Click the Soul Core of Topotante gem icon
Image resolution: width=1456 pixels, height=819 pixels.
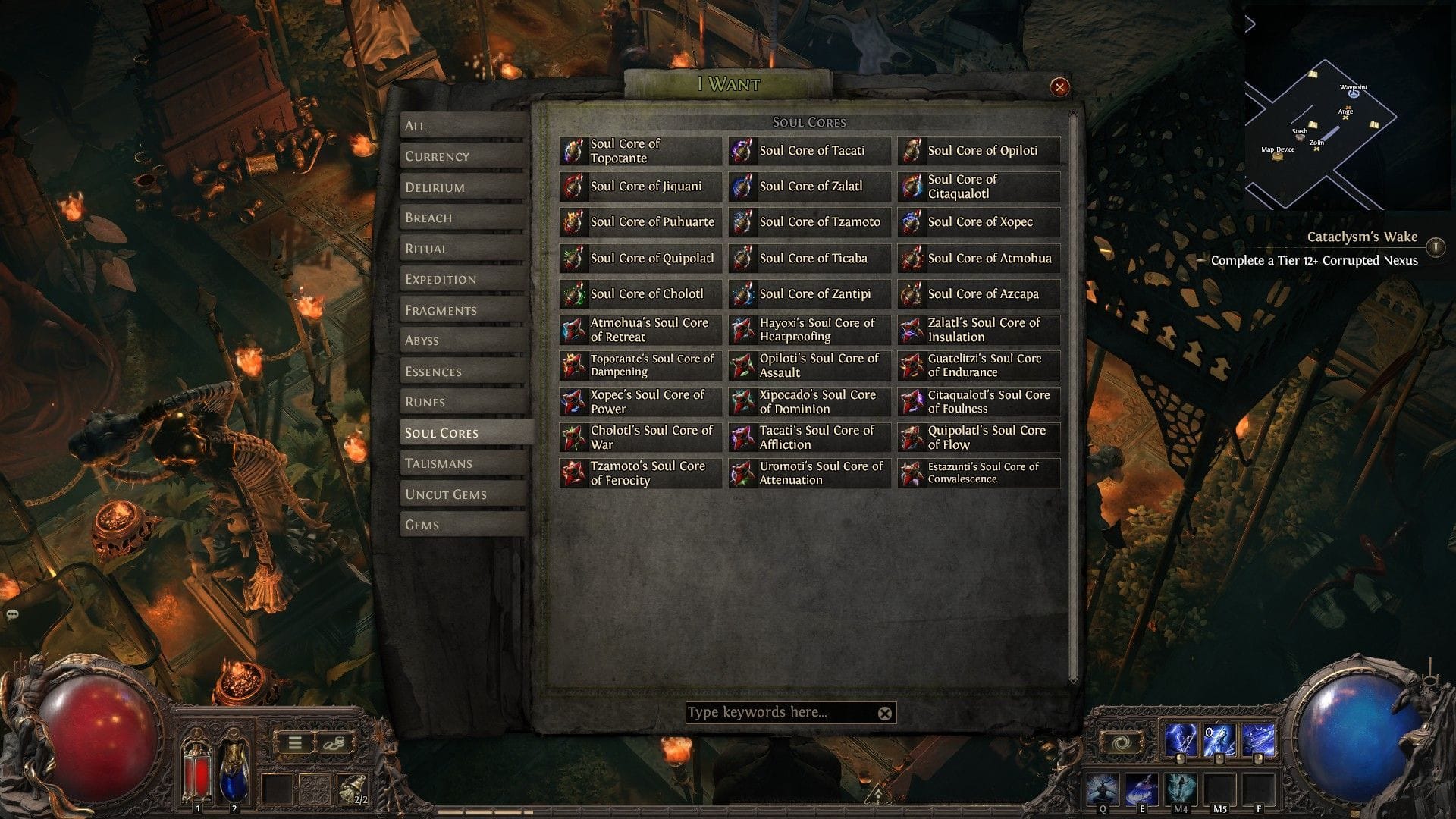click(x=574, y=150)
